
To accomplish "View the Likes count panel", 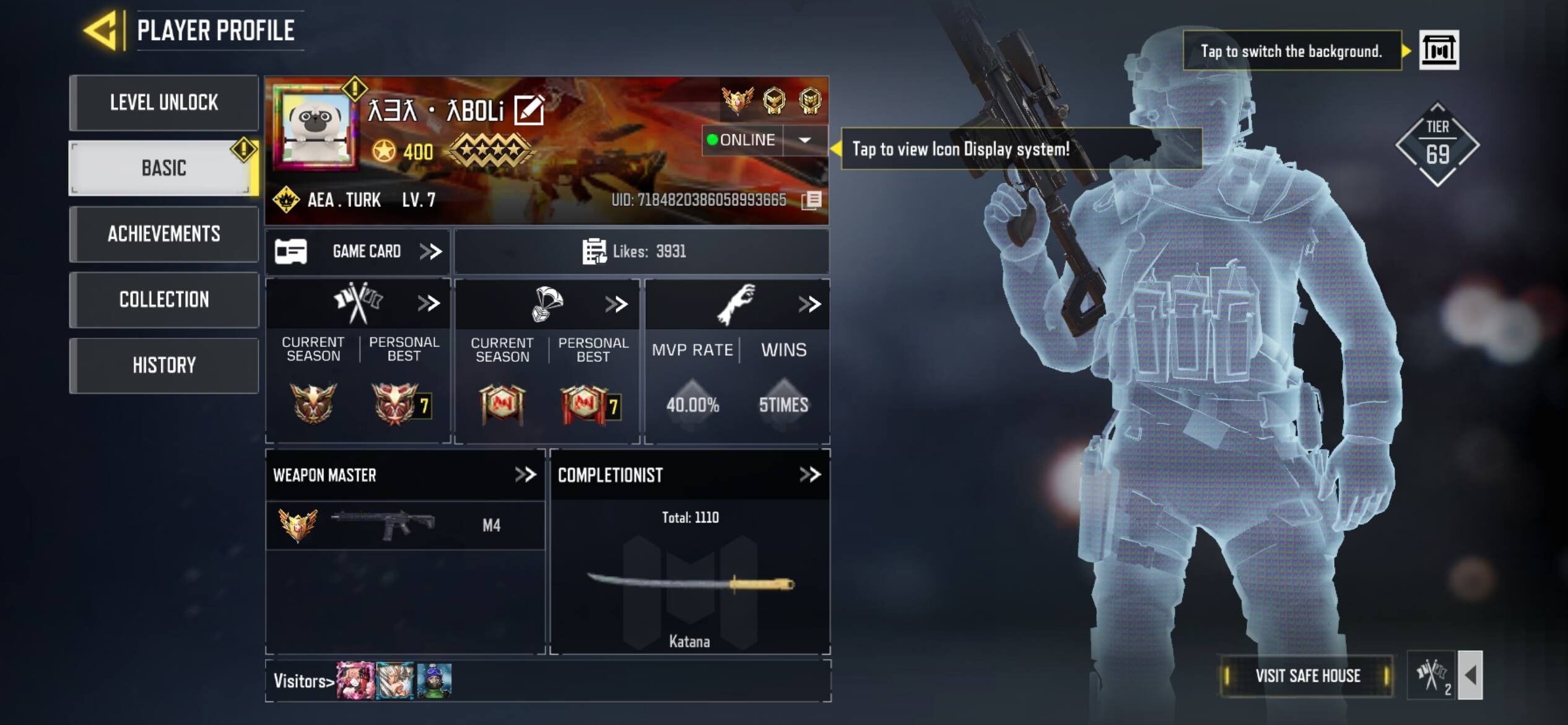I will tap(641, 251).
